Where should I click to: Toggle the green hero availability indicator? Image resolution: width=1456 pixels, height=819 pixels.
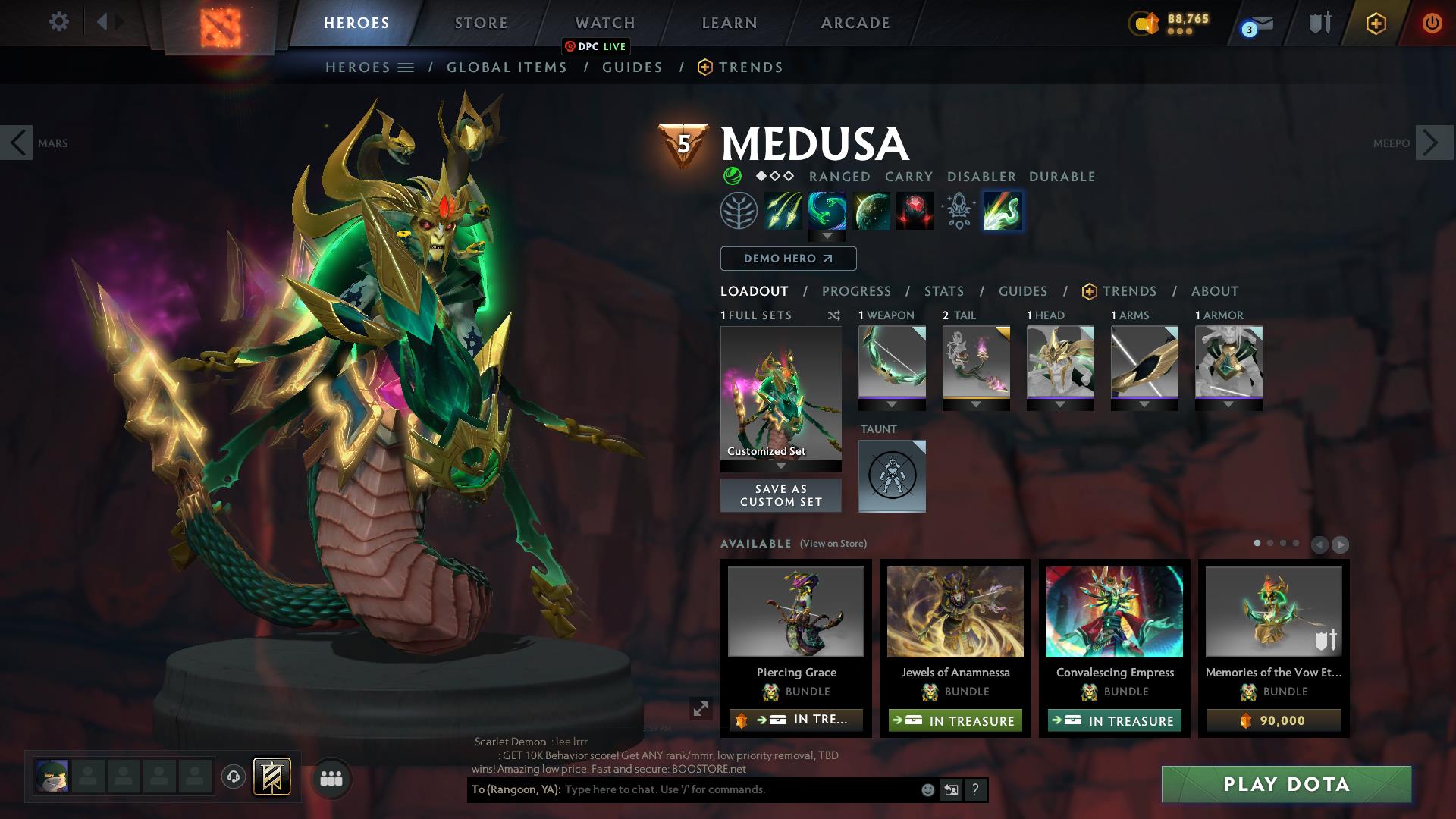click(x=733, y=177)
